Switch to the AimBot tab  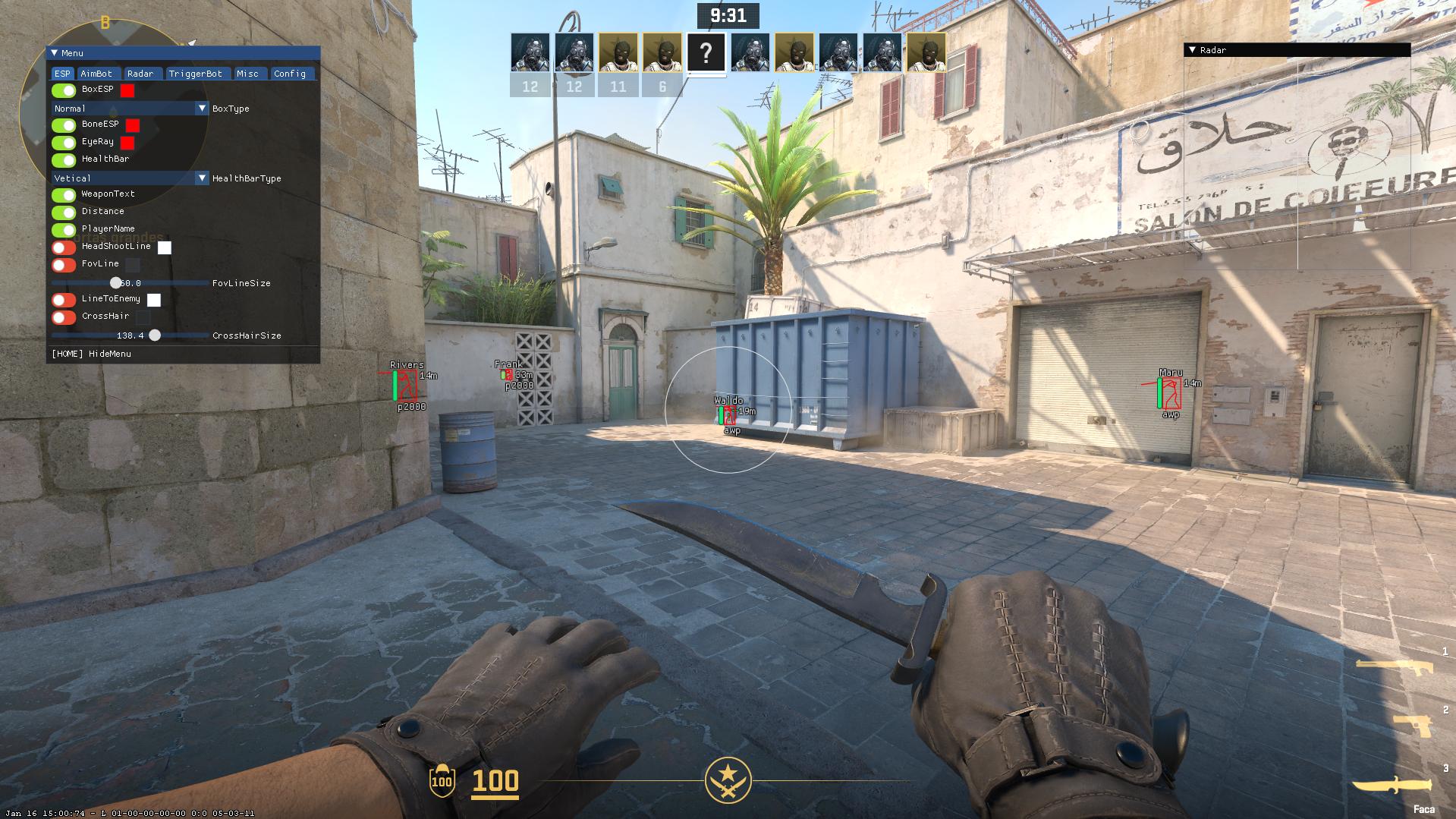click(96, 74)
